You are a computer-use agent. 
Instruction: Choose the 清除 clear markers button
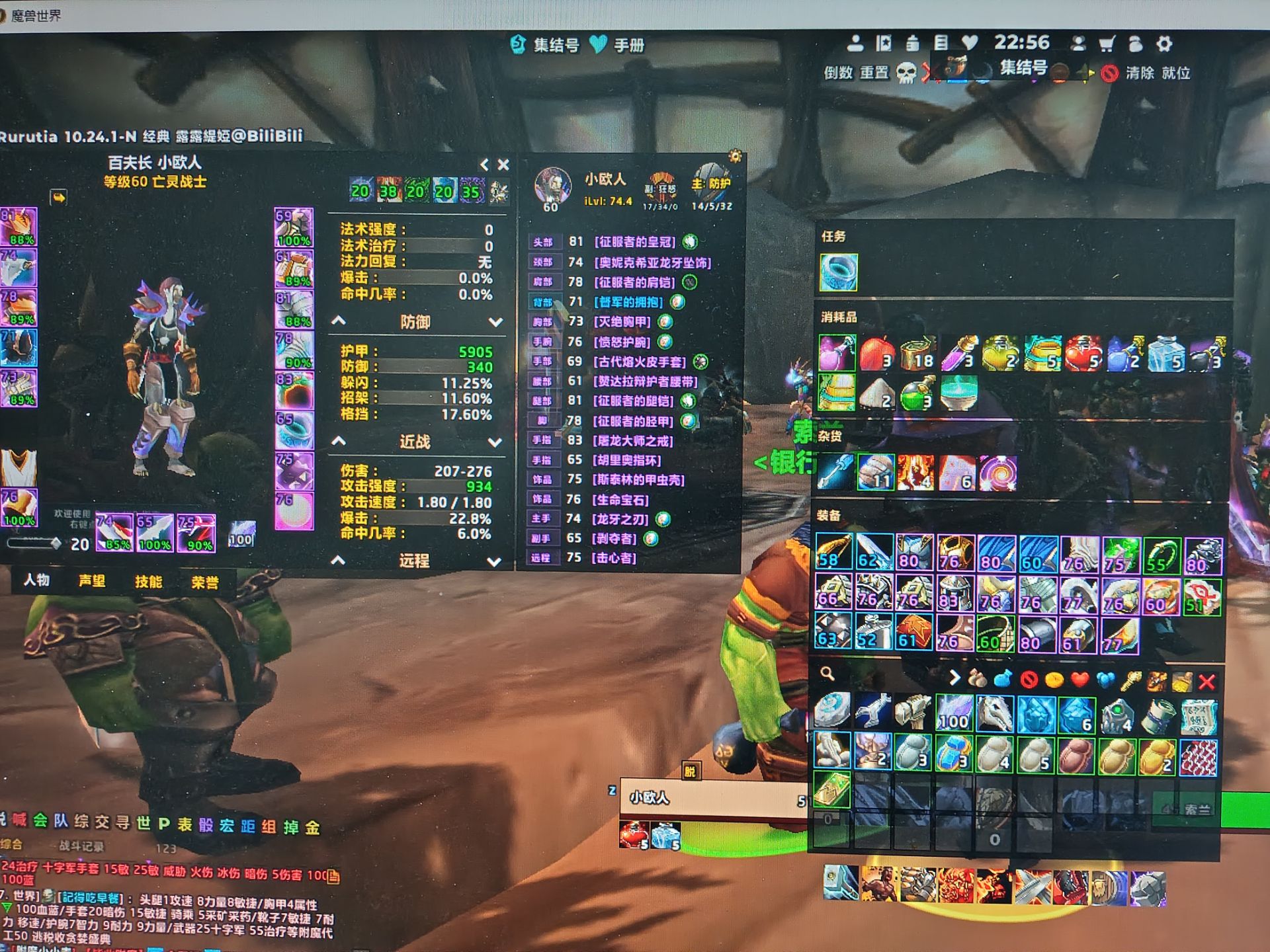[x=1139, y=73]
